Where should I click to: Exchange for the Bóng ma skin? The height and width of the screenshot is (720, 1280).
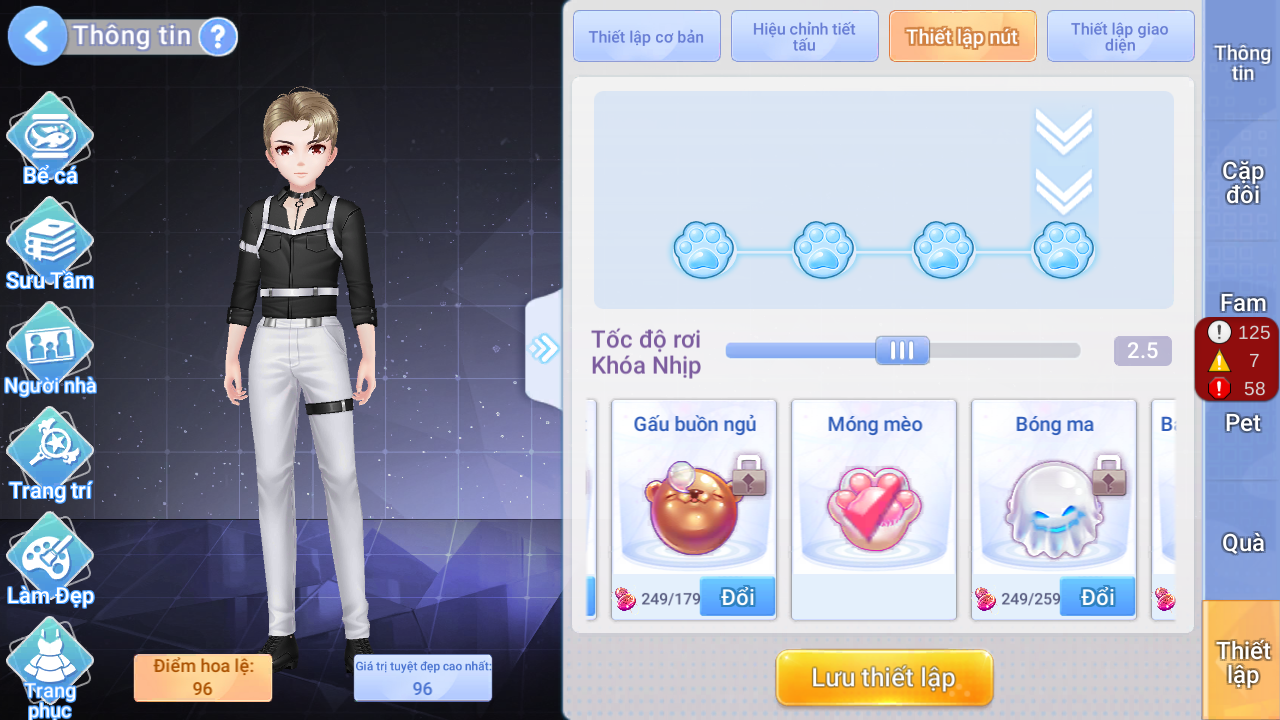point(1097,597)
